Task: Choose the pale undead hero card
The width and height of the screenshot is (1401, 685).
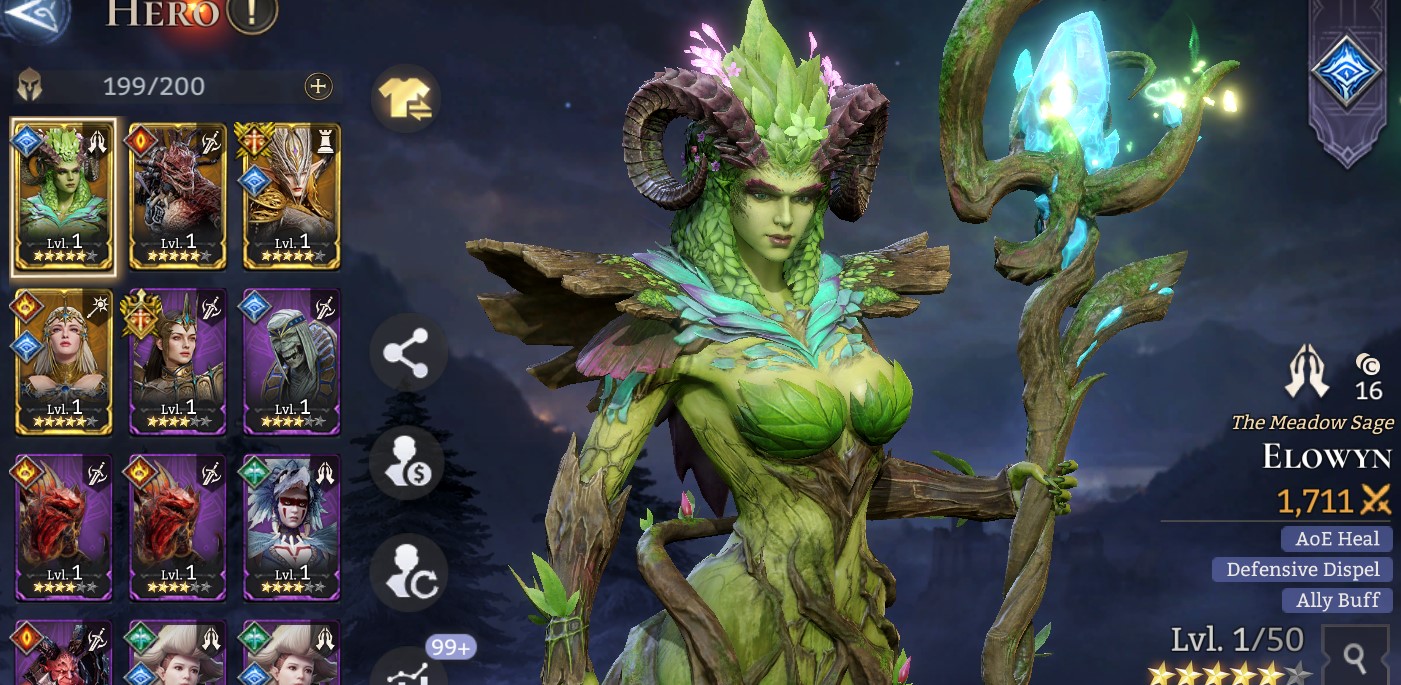Action: pyautogui.click(x=292, y=362)
